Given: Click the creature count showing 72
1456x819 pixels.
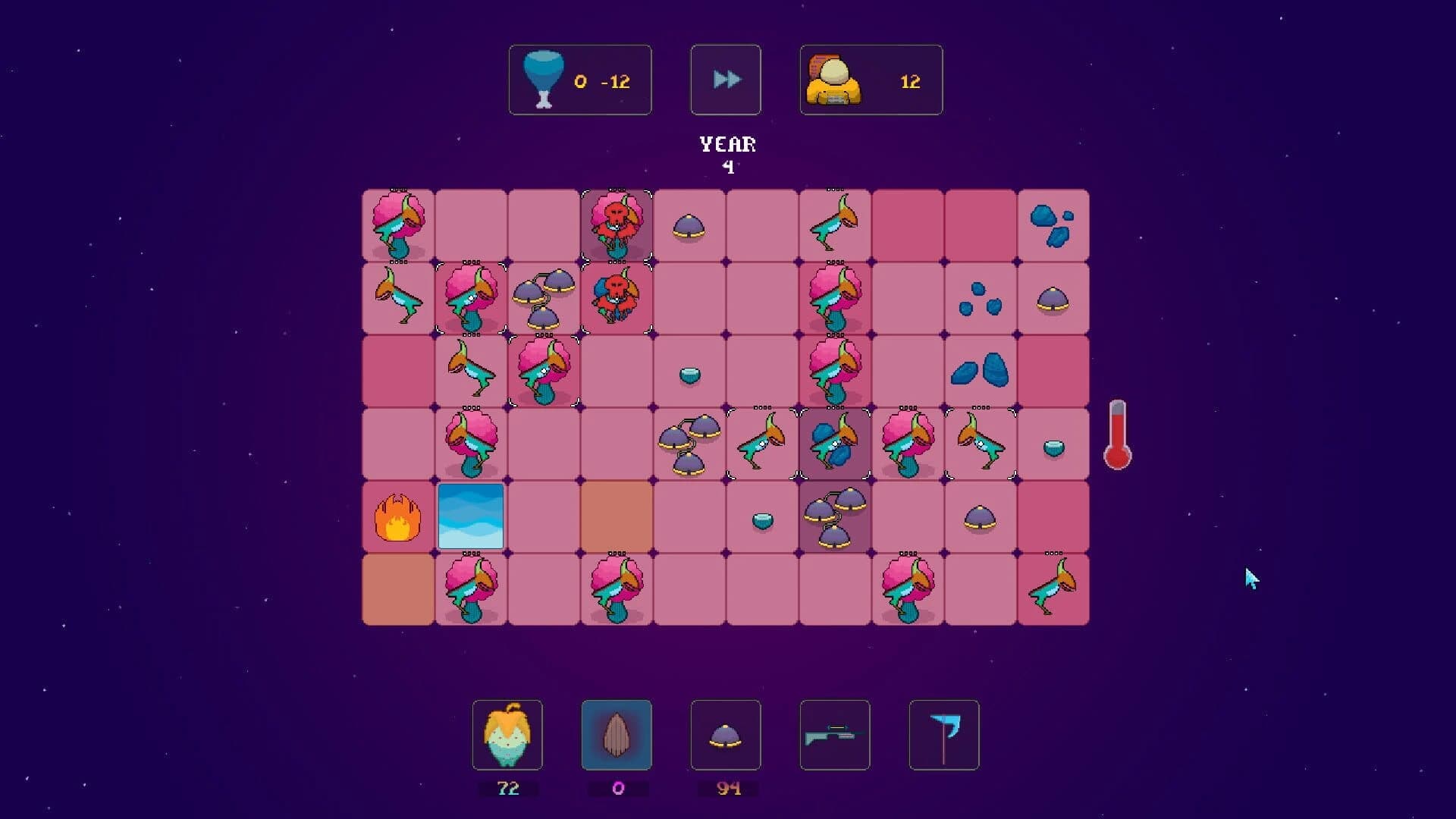Looking at the screenshot, I should point(508,789).
